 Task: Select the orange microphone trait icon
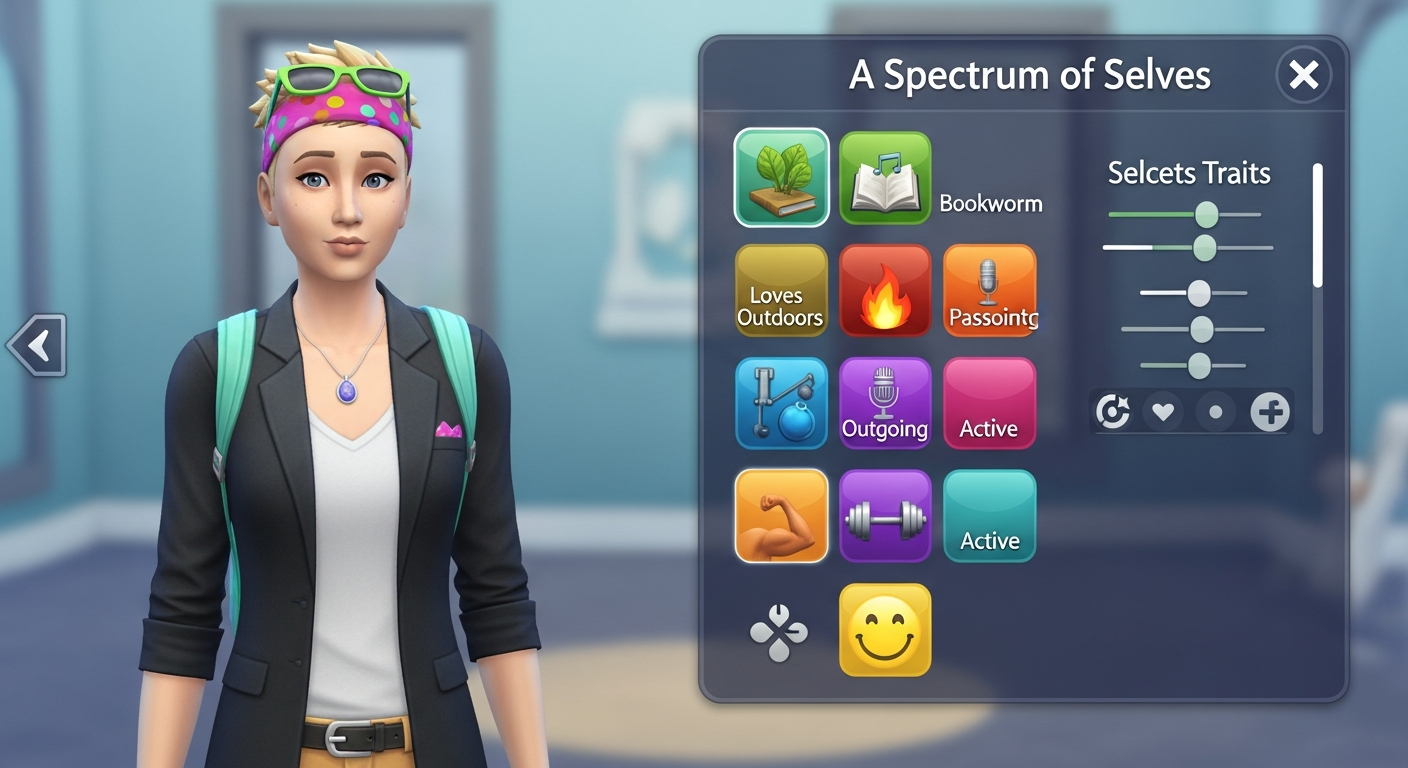989,291
